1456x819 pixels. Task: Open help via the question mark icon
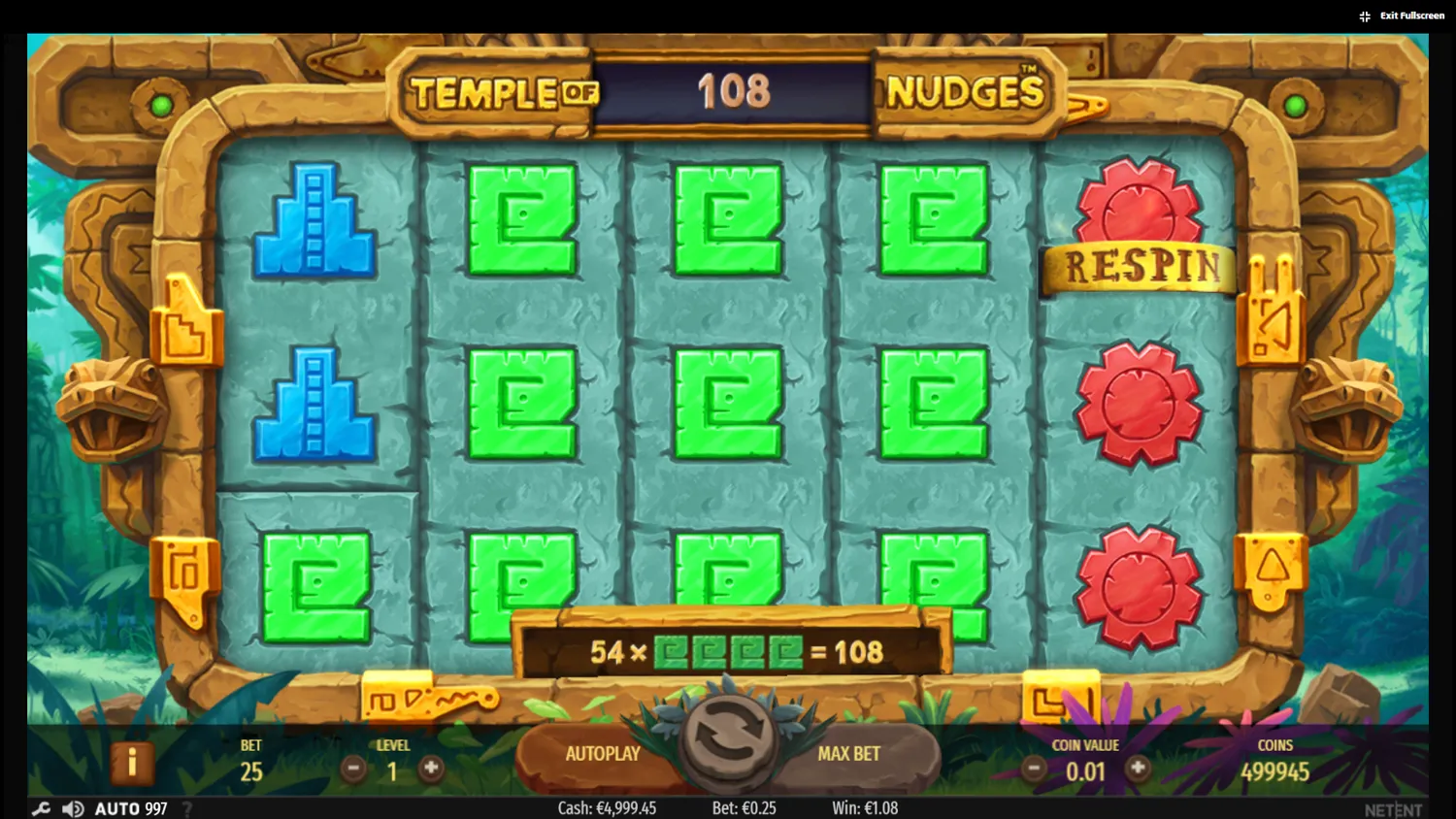(x=186, y=808)
